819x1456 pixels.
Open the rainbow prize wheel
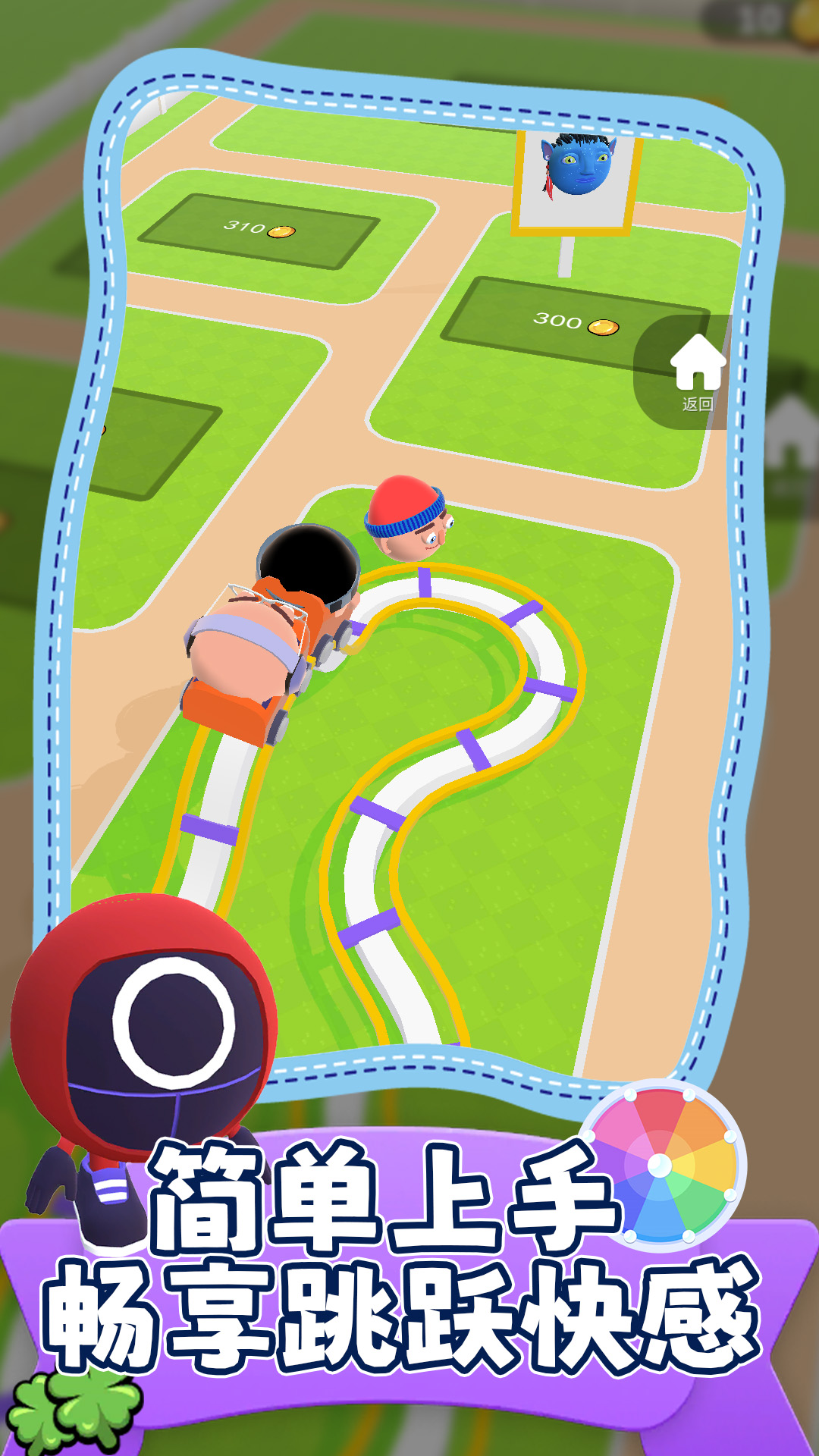[x=661, y=1165]
